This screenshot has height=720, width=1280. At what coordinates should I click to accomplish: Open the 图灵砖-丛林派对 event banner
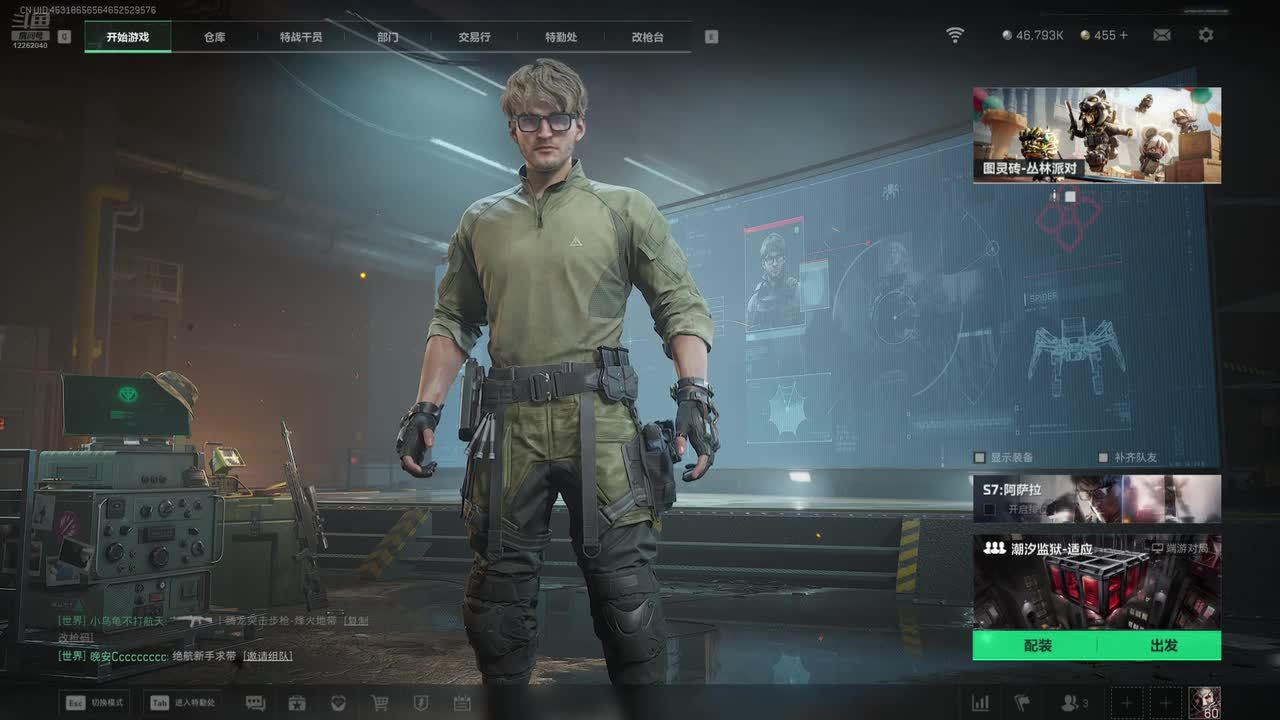(x=1096, y=135)
